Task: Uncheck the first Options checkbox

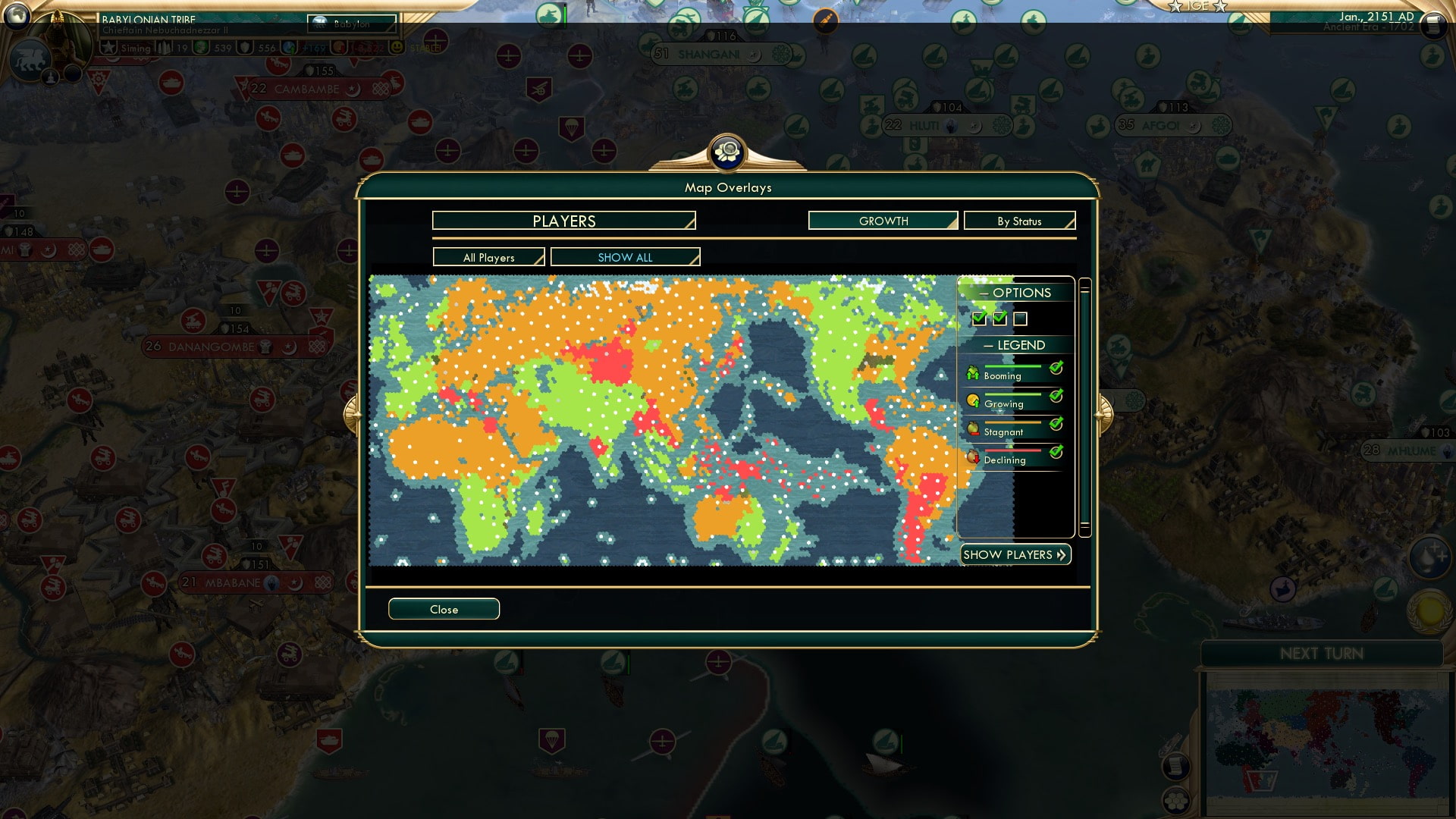Action: pos(978,319)
